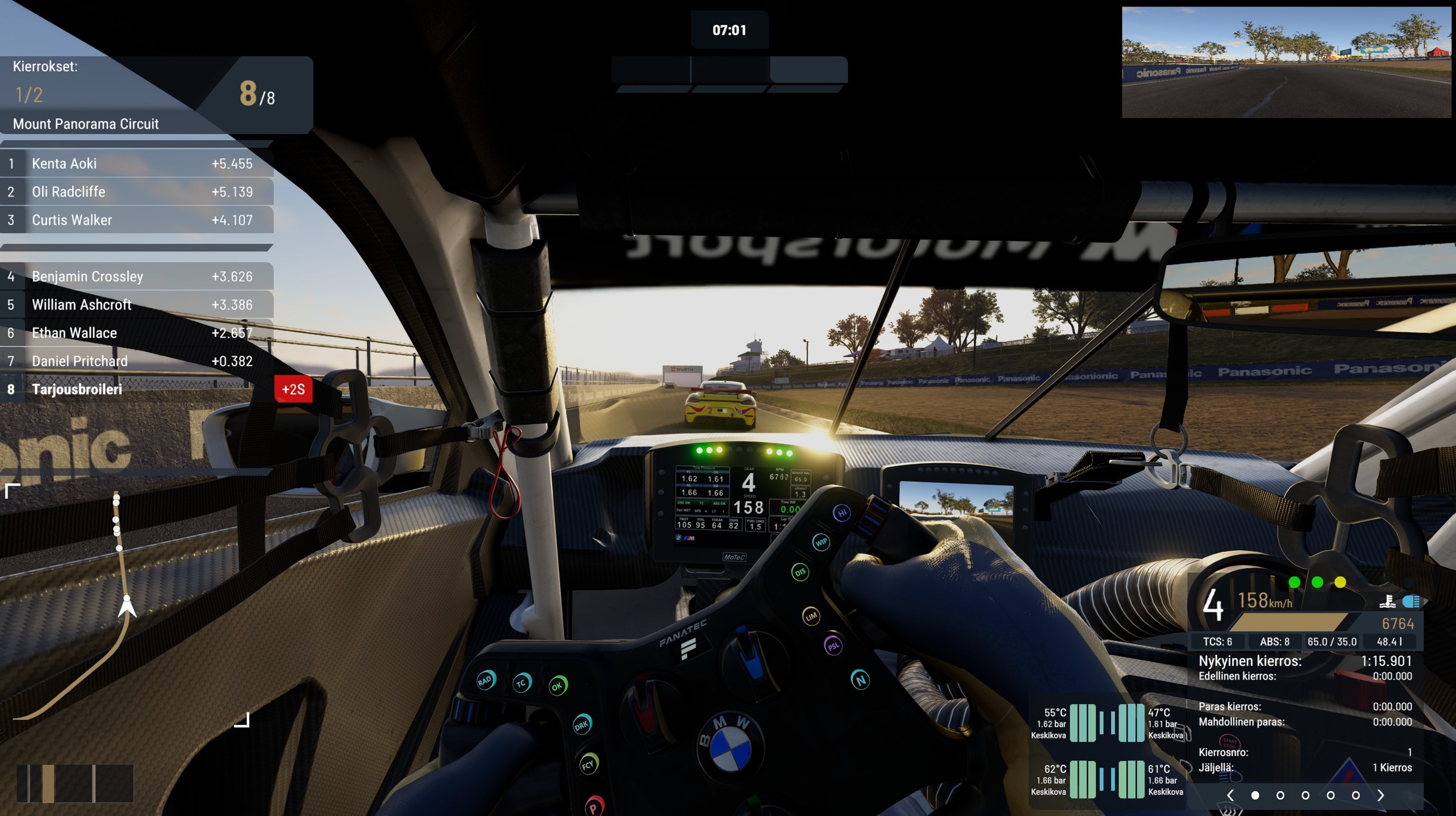Select Kenta Aoki in the standings
1456x816 pixels.
pyautogui.click(x=137, y=163)
